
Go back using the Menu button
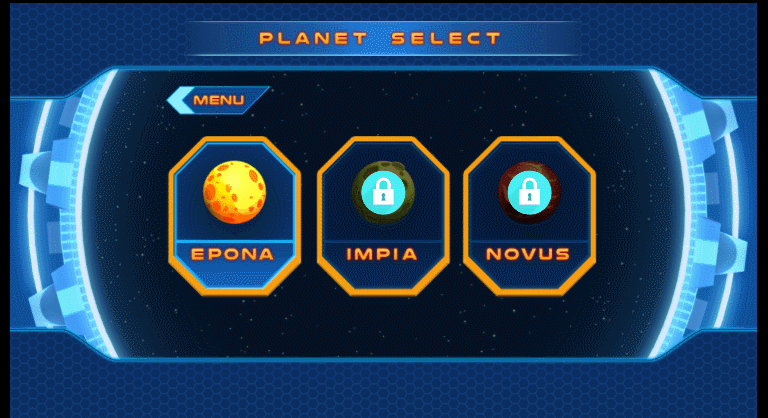coord(218,100)
